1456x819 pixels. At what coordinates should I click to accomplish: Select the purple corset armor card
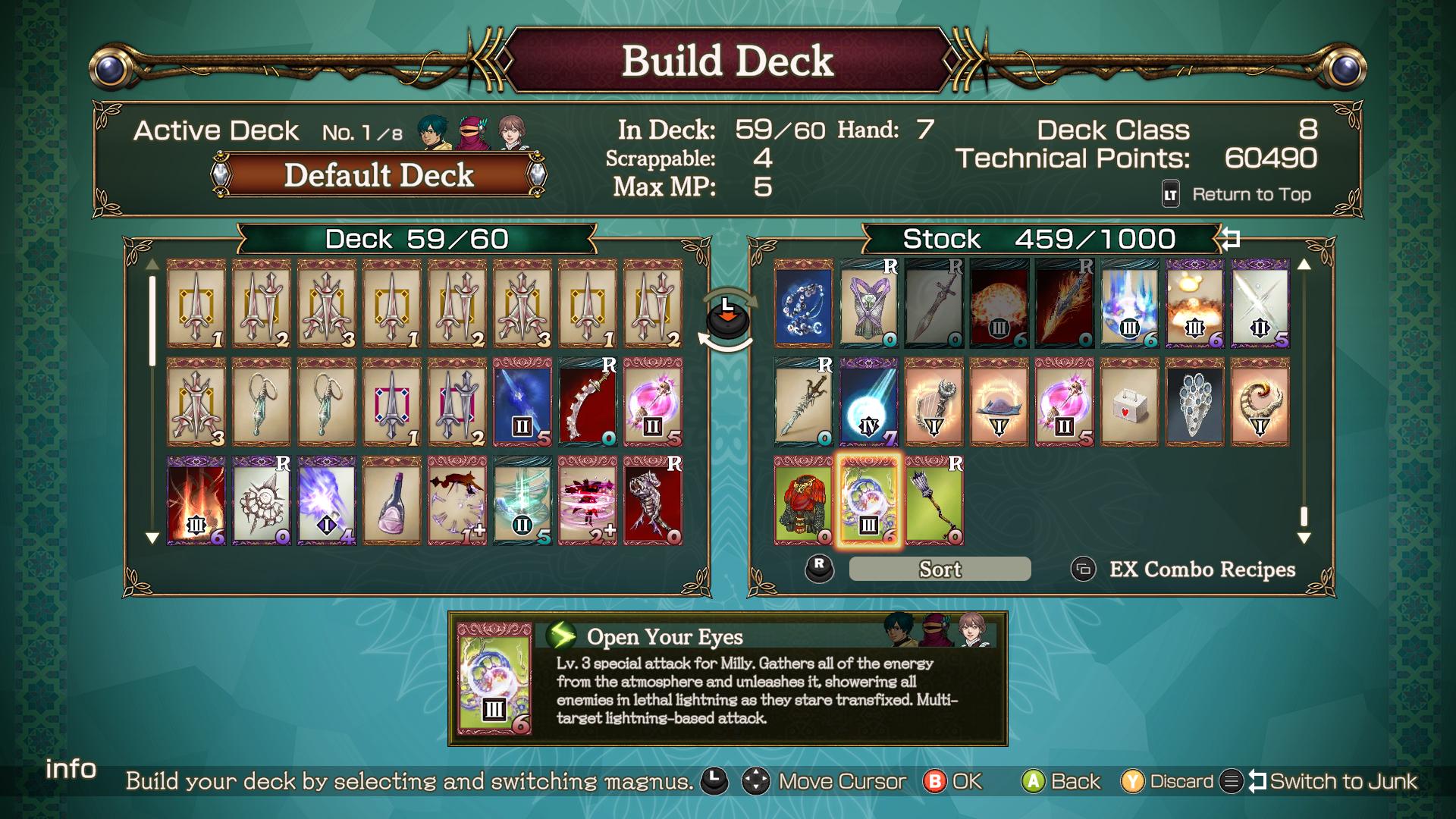click(x=868, y=304)
